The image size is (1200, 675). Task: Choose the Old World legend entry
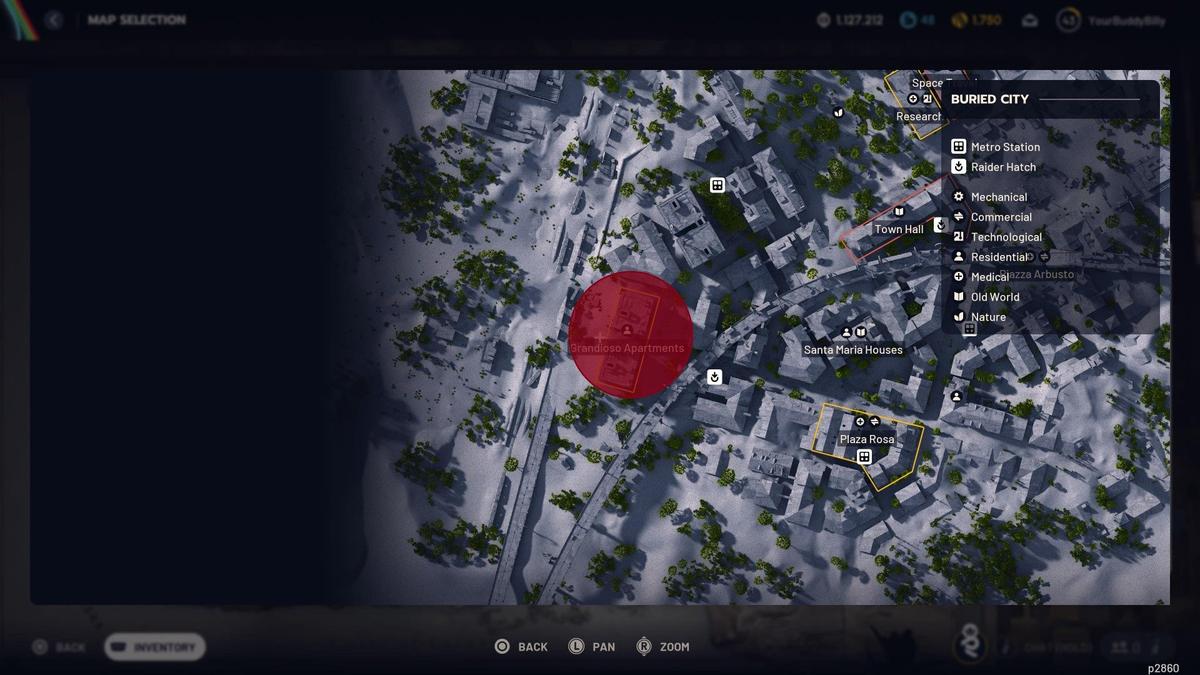pyautogui.click(x=994, y=297)
